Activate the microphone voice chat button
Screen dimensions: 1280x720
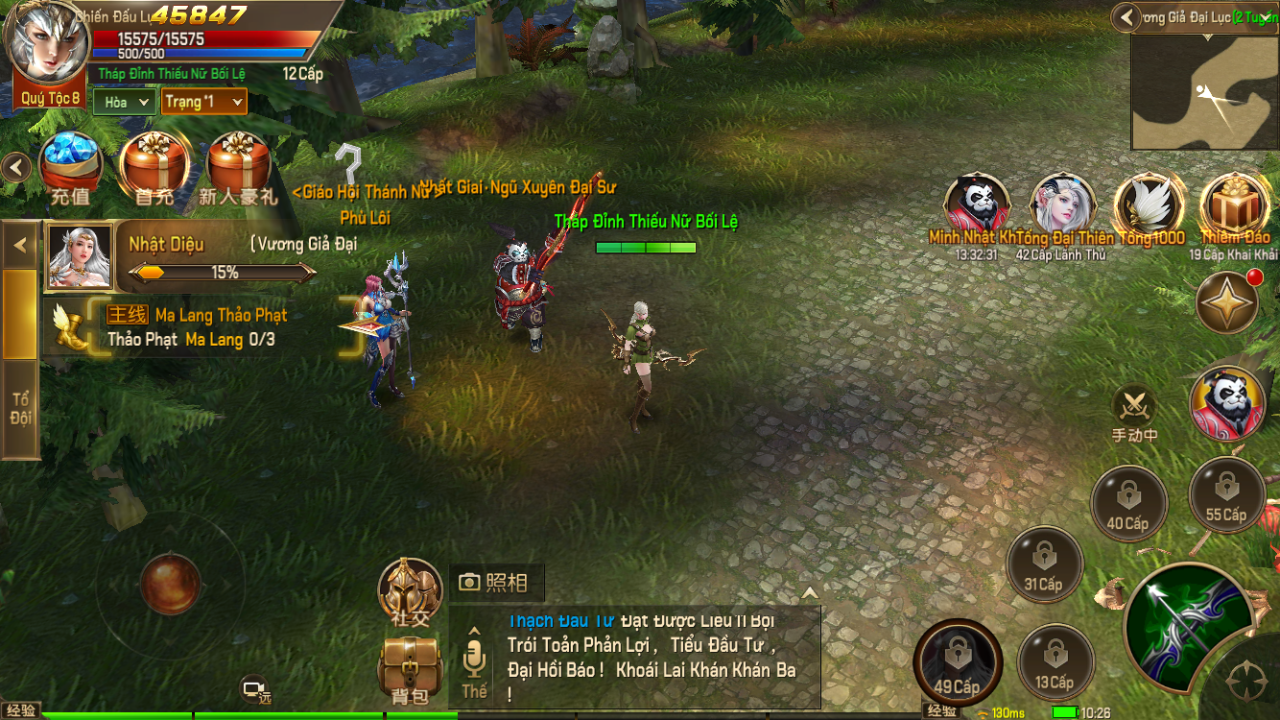474,660
